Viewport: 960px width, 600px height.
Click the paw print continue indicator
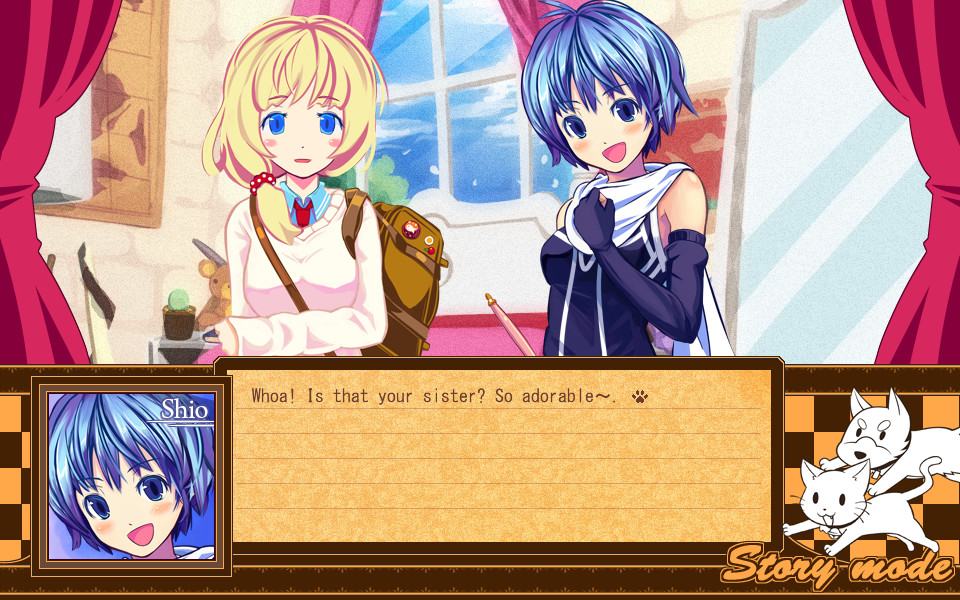click(x=640, y=397)
